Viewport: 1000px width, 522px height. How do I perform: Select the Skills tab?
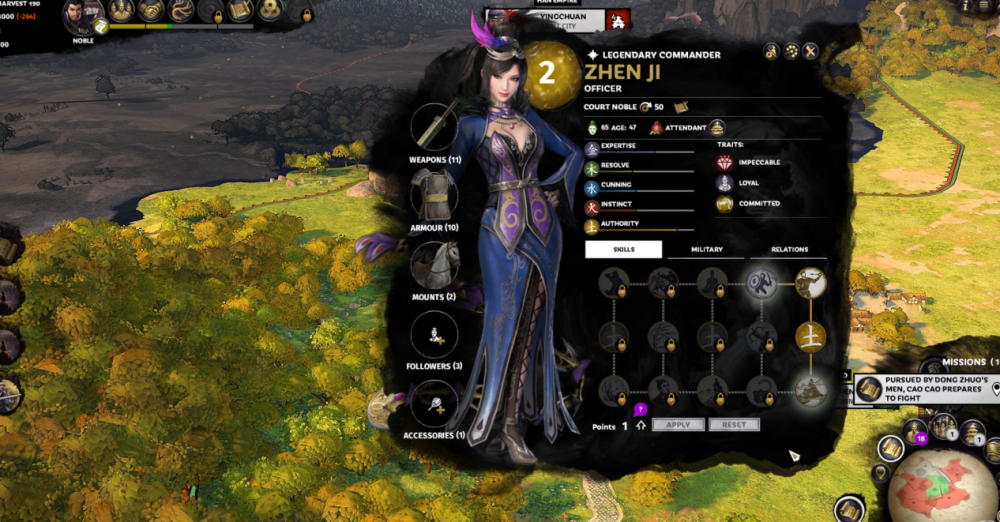(623, 250)
